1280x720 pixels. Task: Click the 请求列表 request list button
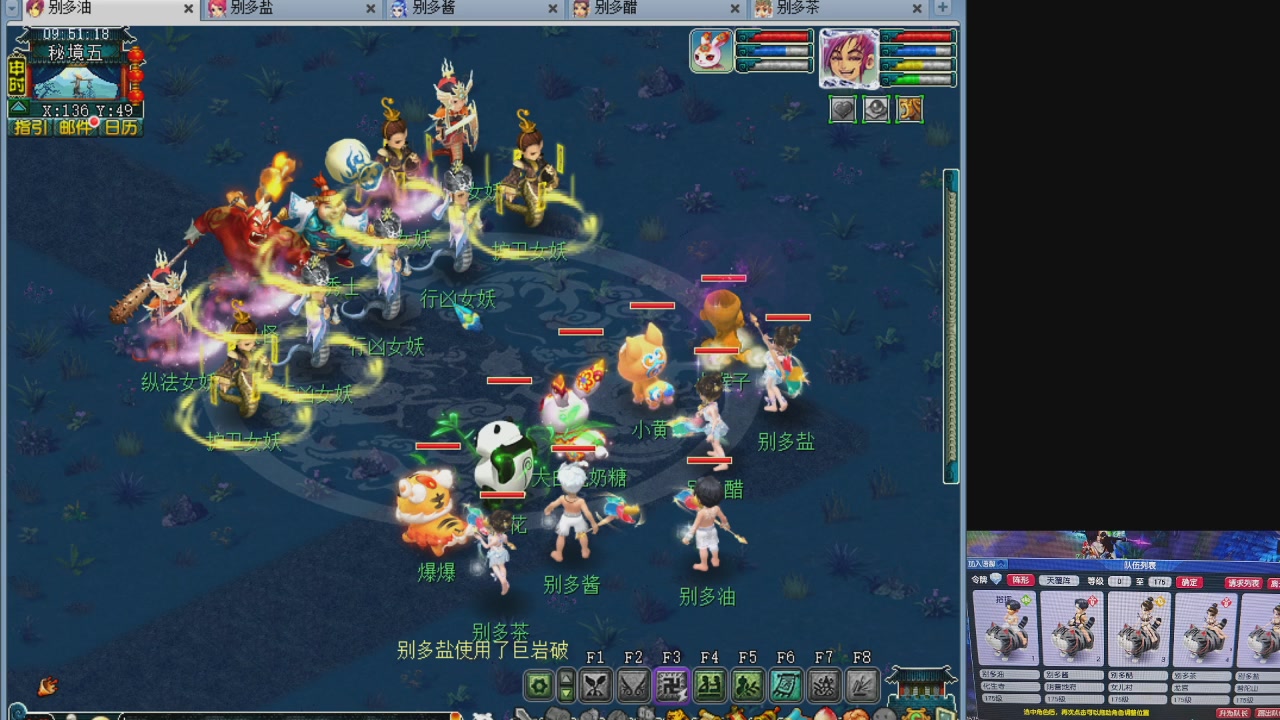(1244, 582)
